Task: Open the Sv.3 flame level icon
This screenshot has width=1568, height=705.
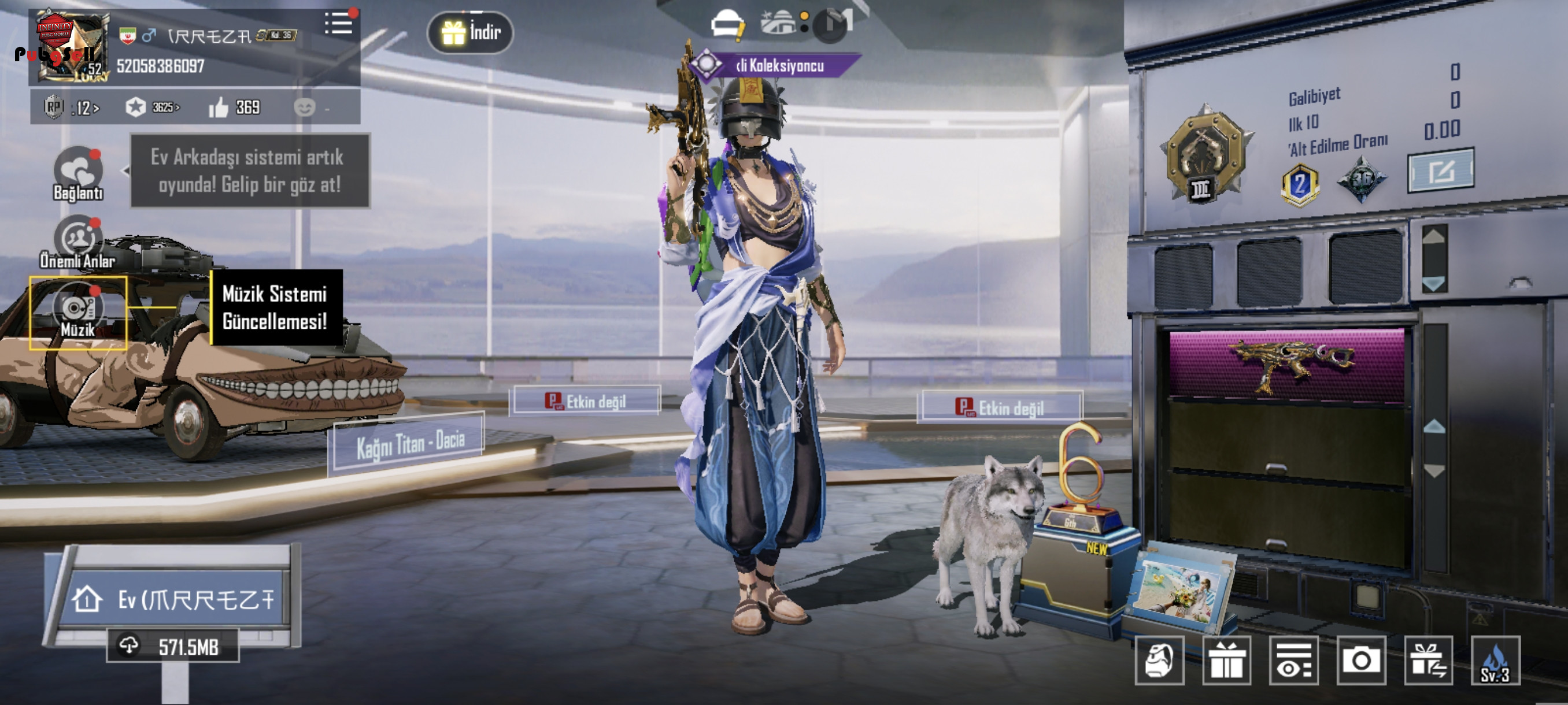Action: pyautogui.click(x=1495, y=661)
